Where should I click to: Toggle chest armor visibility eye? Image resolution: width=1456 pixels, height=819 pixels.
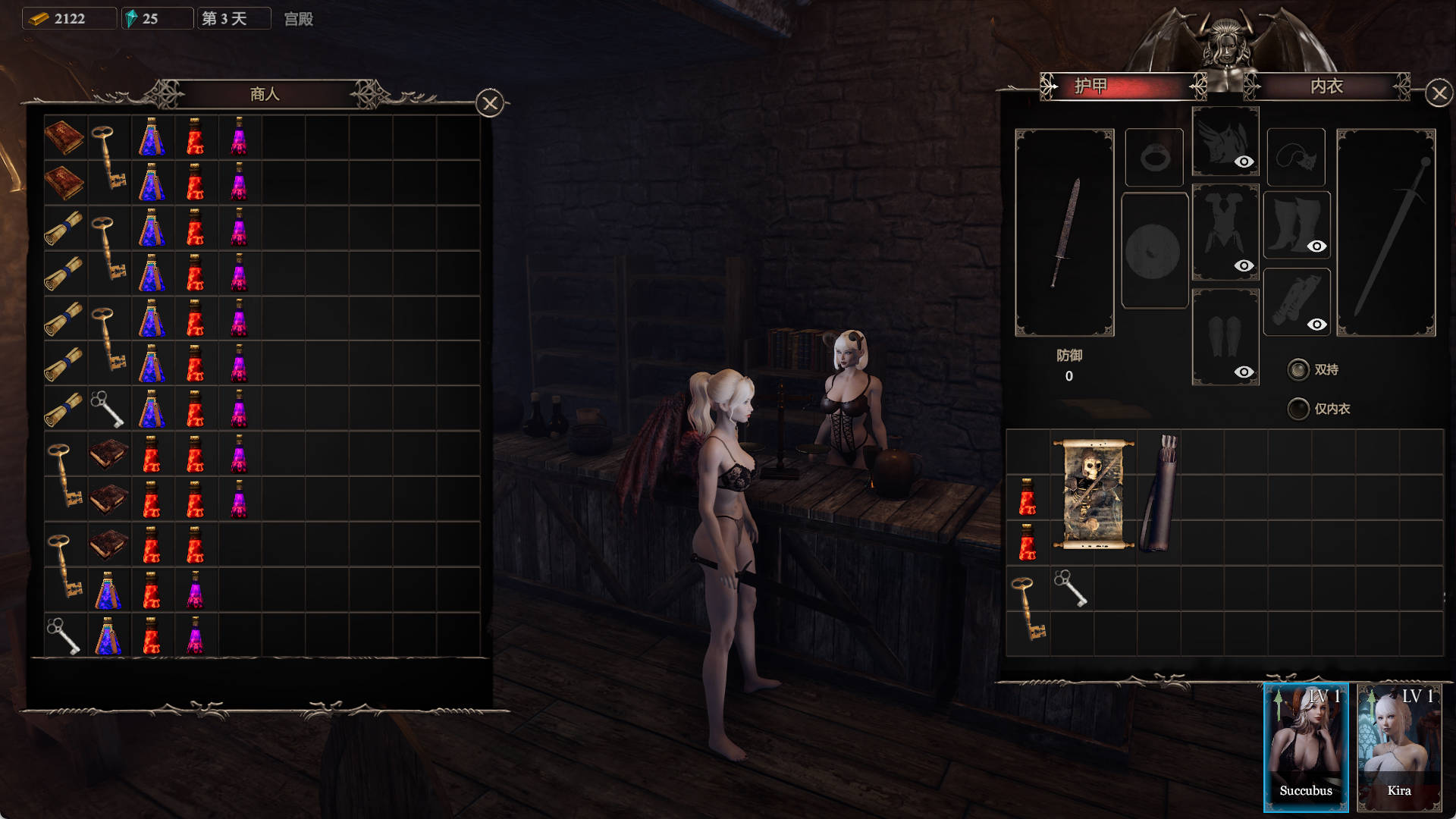point(1244,265)
